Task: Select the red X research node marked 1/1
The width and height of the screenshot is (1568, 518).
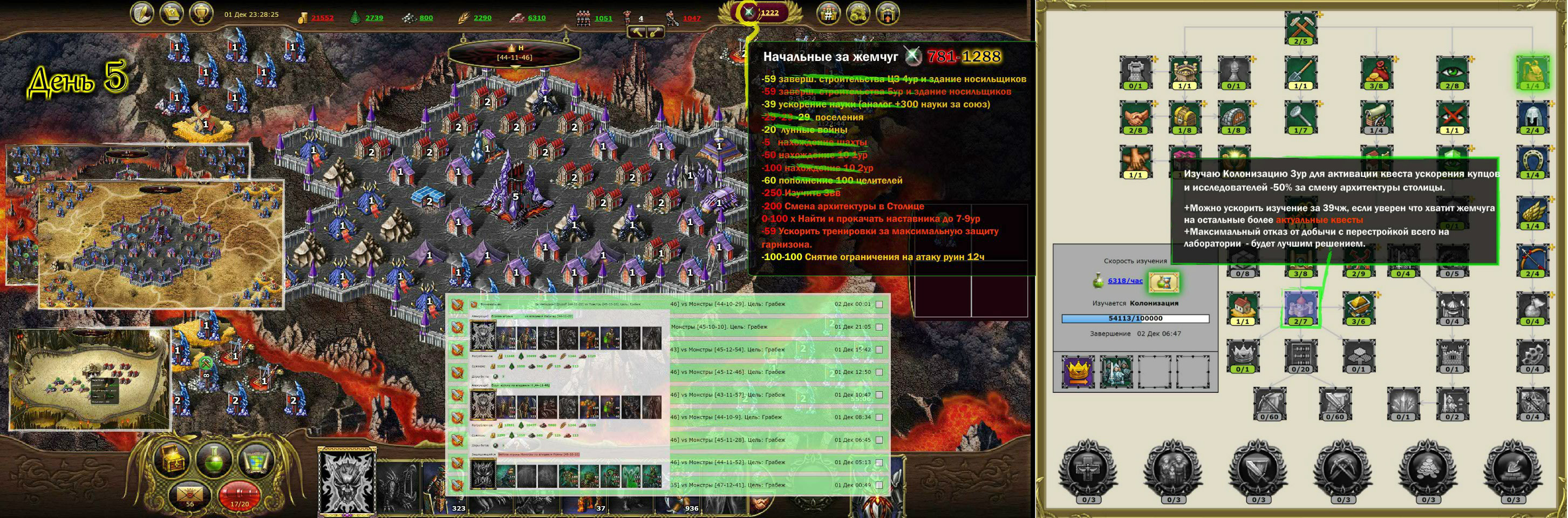Action: (1453, 117)
